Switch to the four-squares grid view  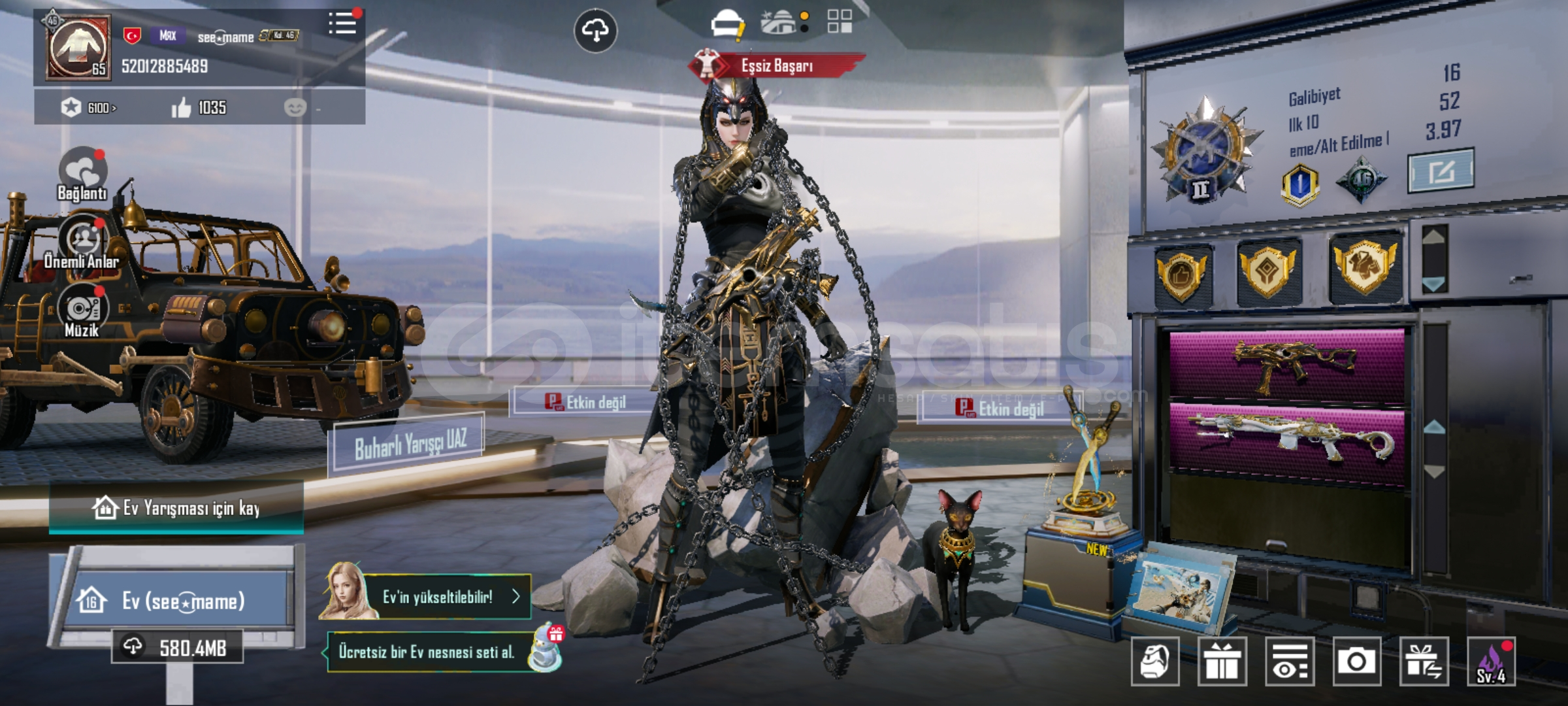[x=840, y=21]
